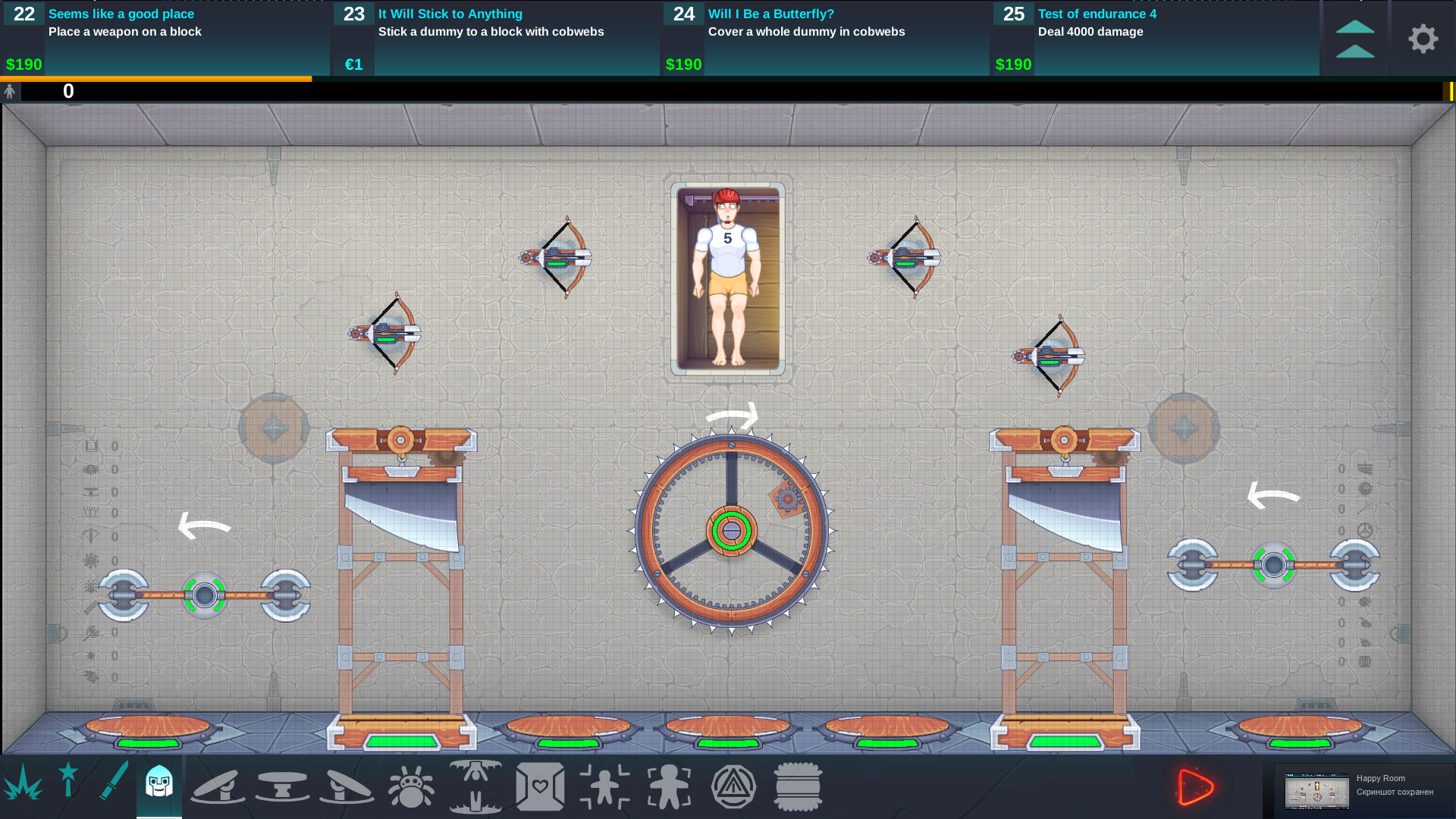Open the settings gear menu
Viewport: 1456px width, 819px height.
(x=1423, y=39)
